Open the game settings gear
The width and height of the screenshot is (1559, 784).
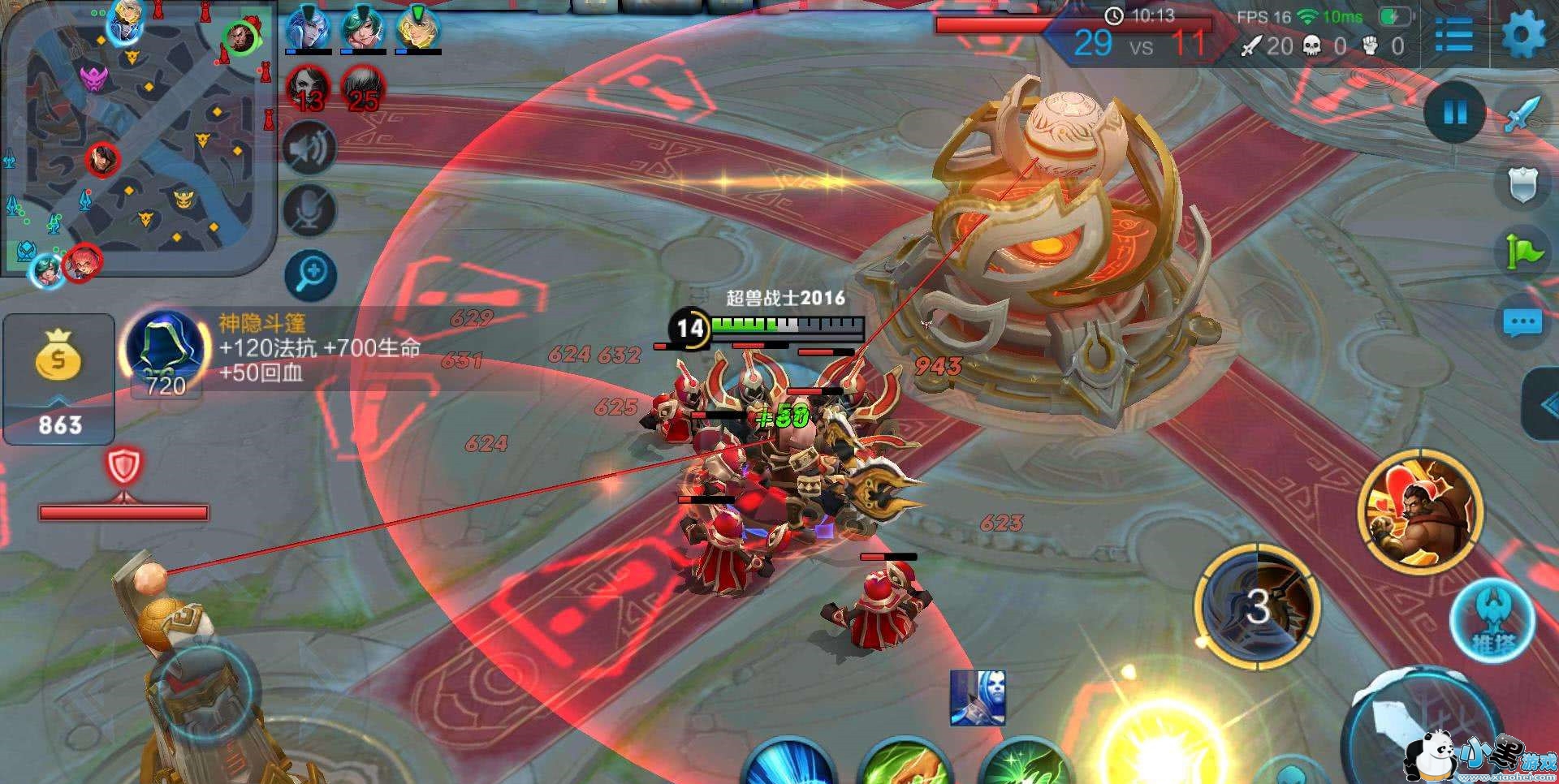point(1522,34)
